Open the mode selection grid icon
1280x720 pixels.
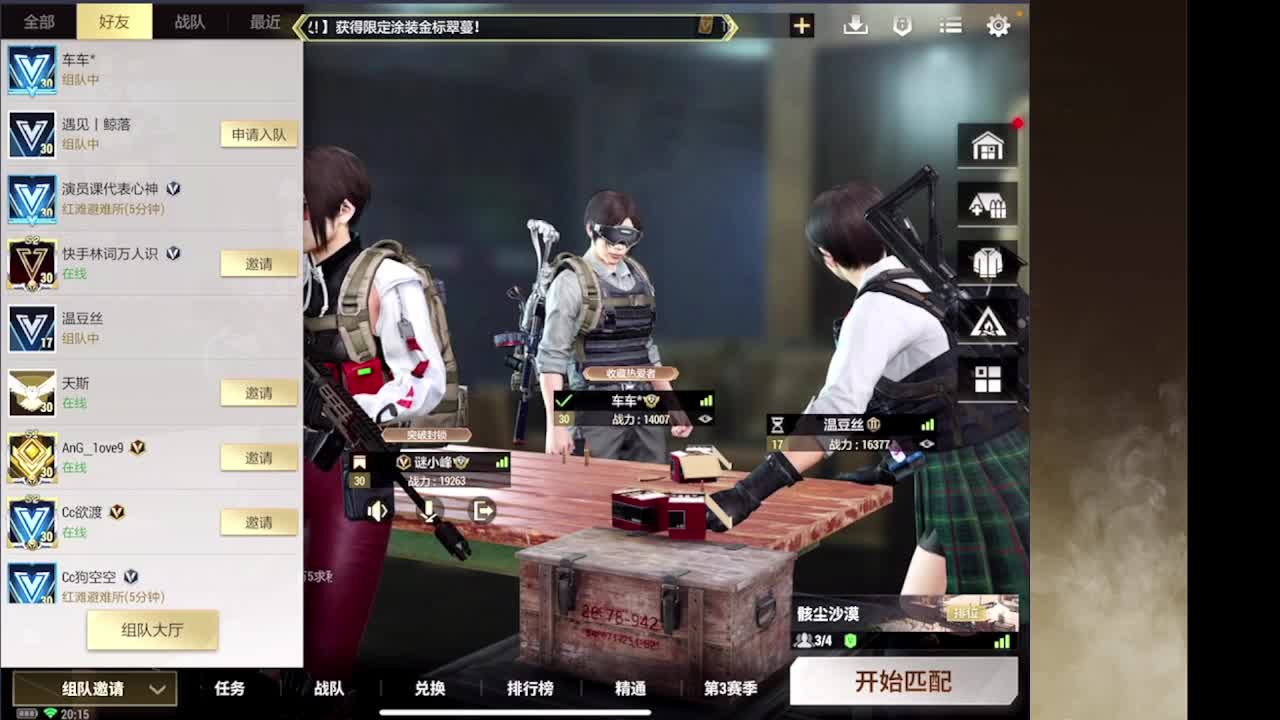tap(987, 378)
